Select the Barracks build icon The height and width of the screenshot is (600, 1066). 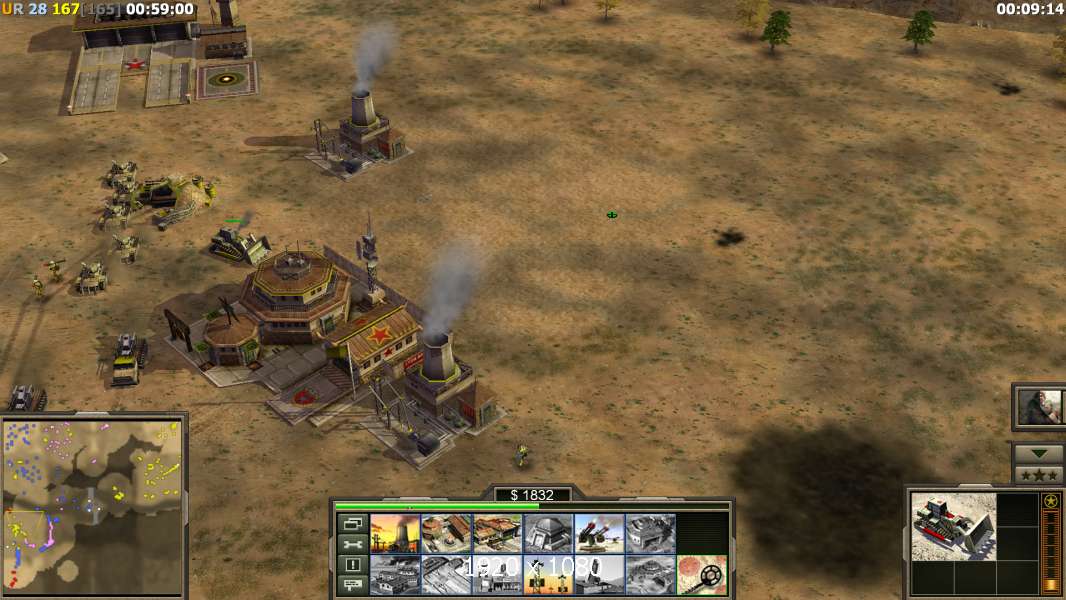point(446,533)
